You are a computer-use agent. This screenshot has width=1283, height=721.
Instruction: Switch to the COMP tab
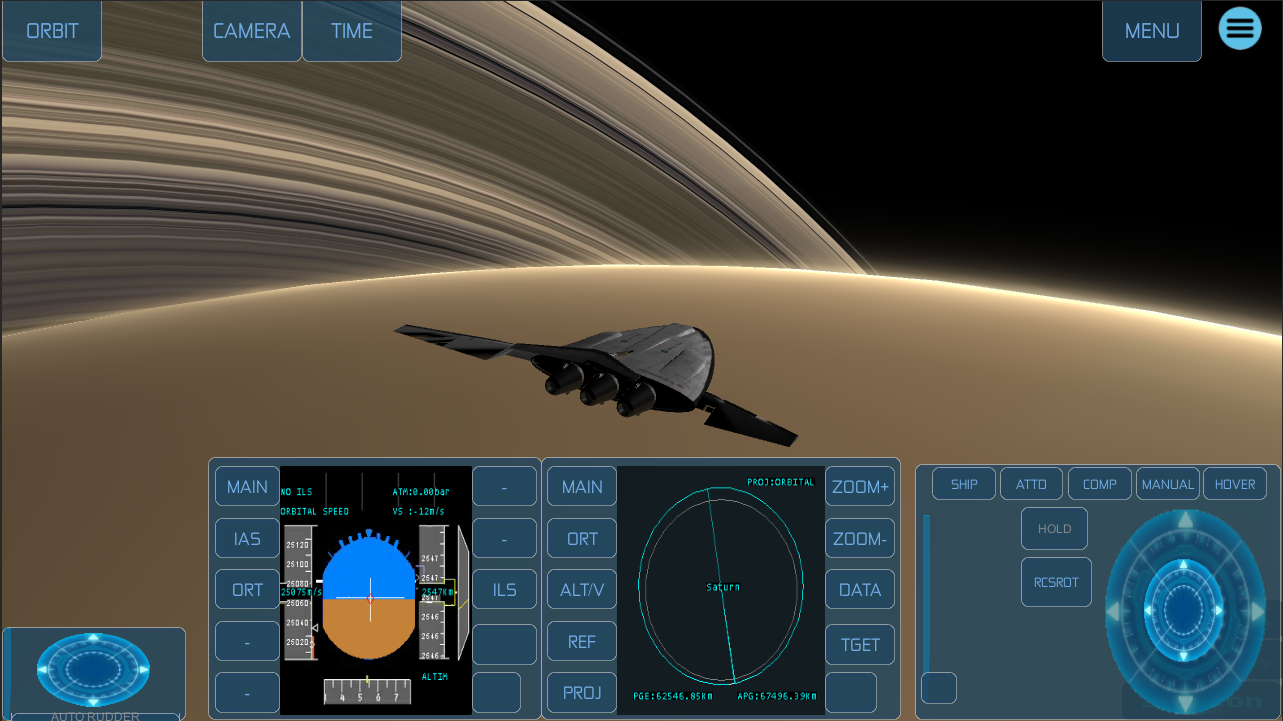click(1099, 483)
